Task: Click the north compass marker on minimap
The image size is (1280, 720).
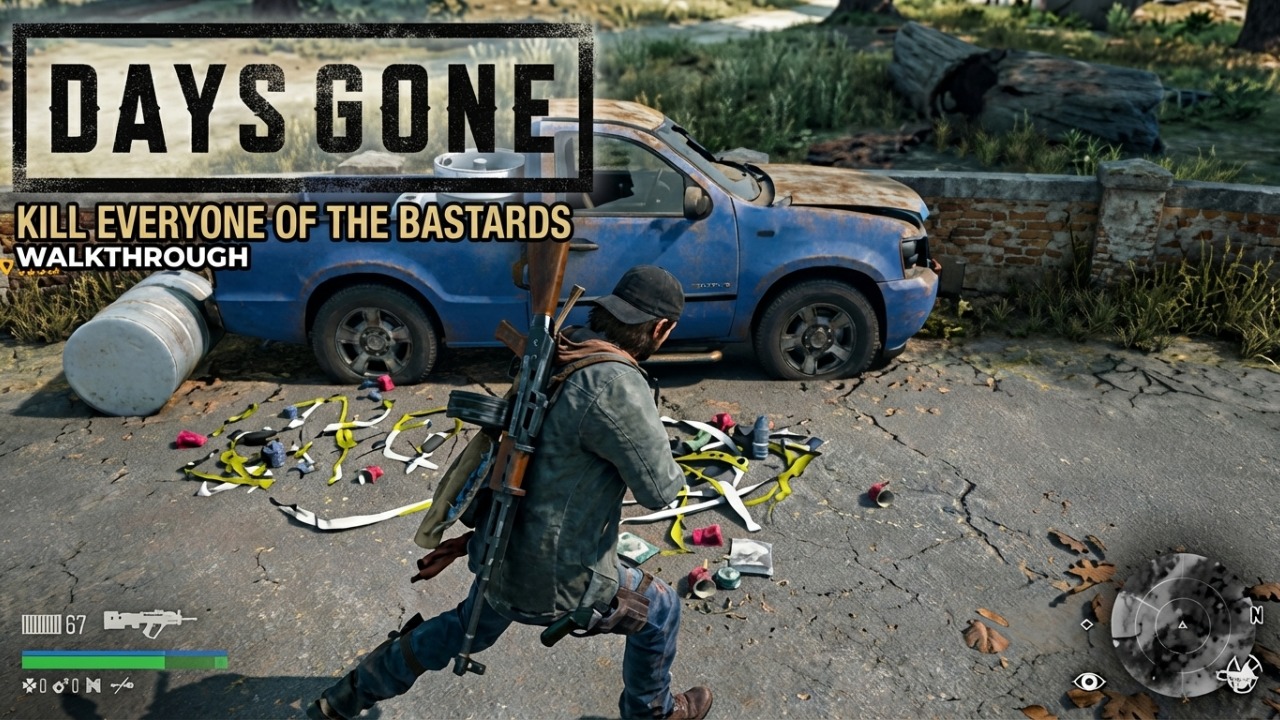Action: coord(1256,614)
